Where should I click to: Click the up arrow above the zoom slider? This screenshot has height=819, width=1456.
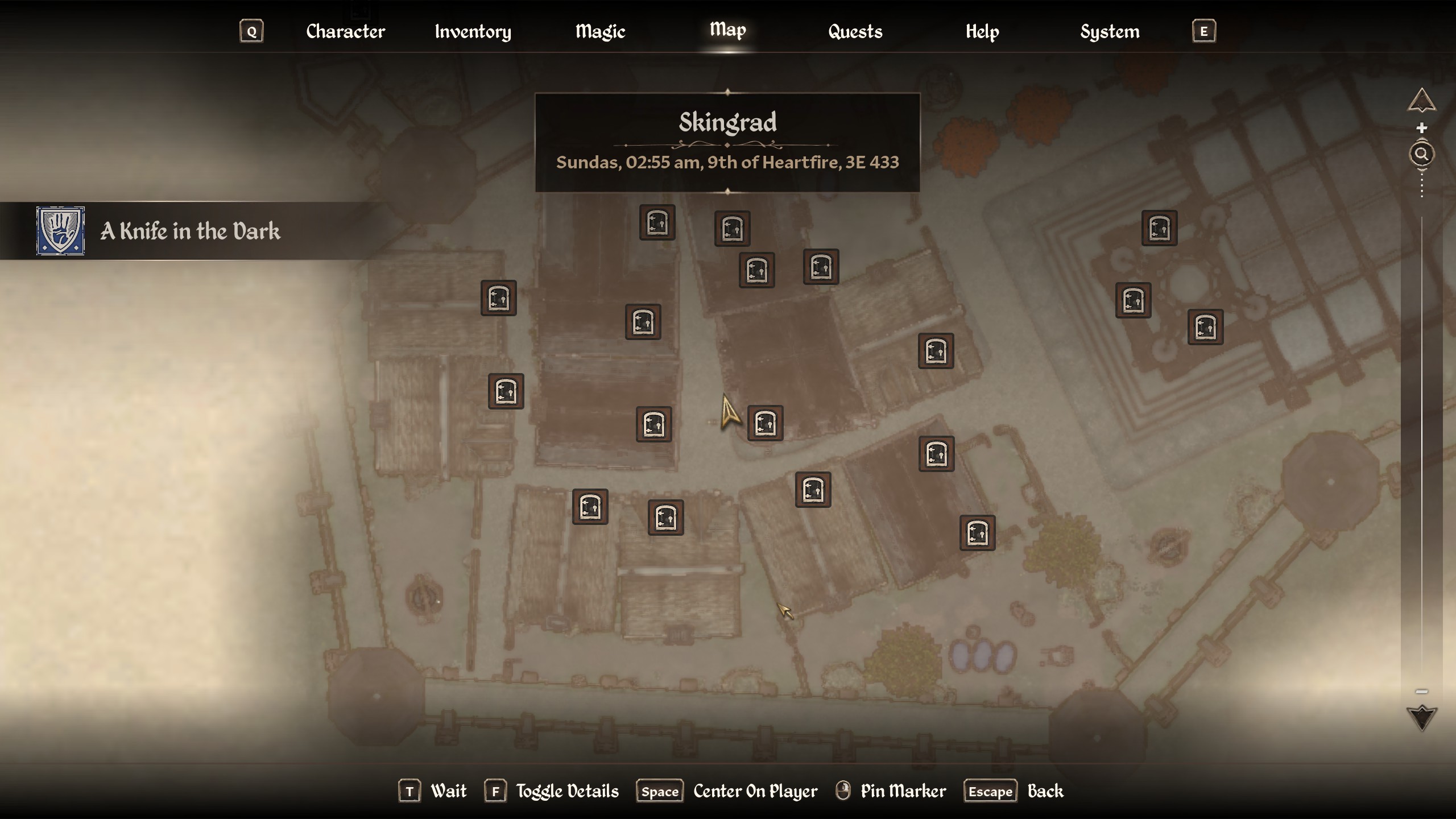click(1421, 101)
